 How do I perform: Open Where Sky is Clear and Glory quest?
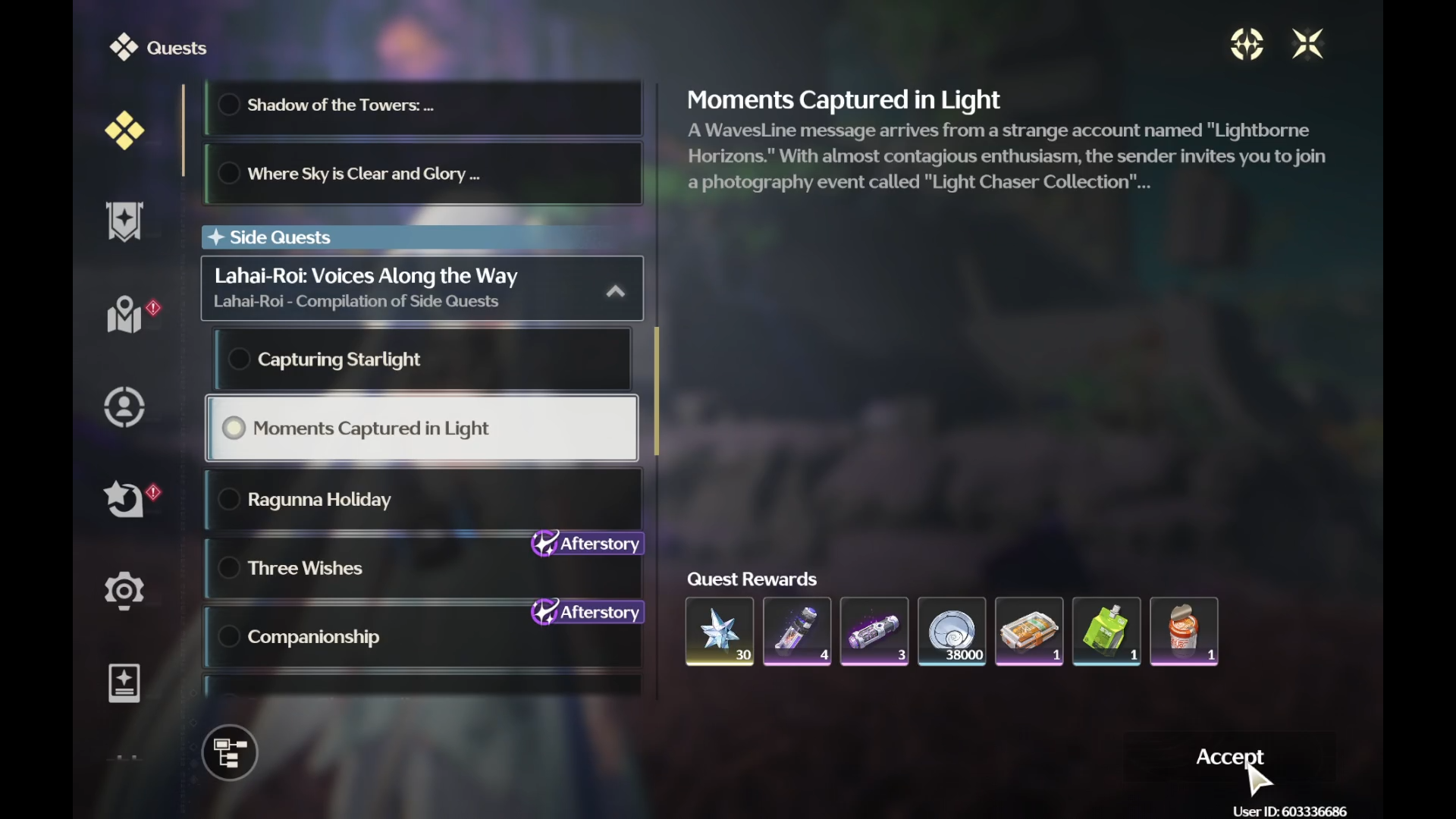click(422, 174)
